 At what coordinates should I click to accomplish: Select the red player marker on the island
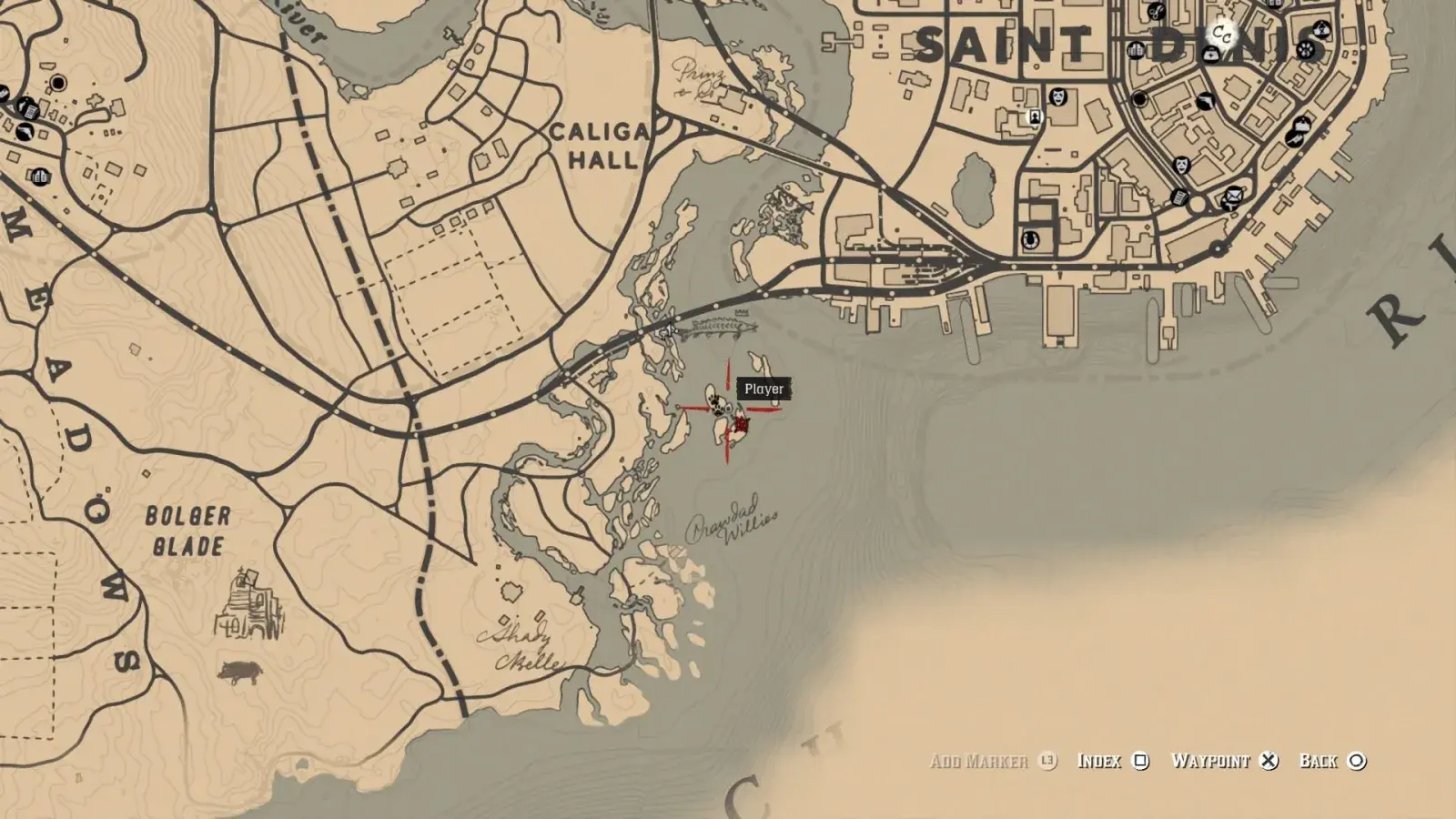(742, 424)
